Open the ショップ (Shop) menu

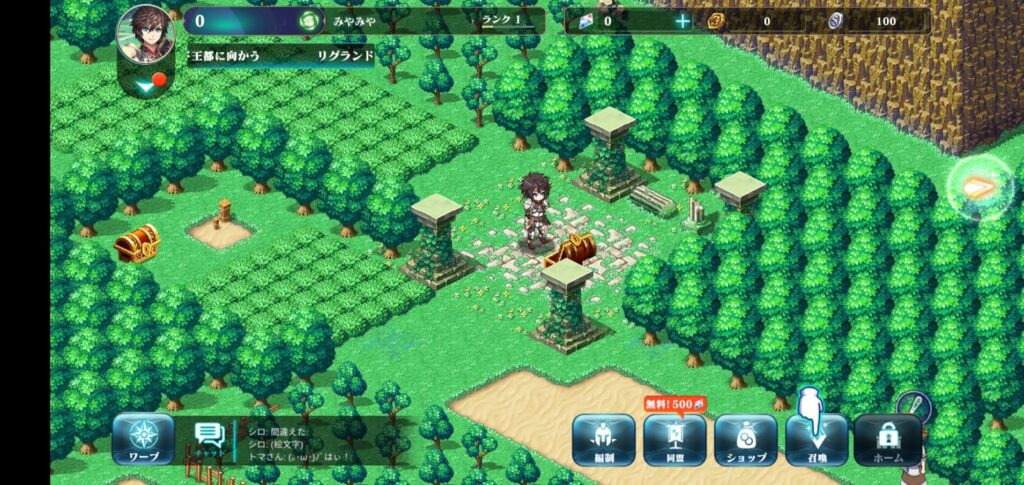(x=745, y=440)
